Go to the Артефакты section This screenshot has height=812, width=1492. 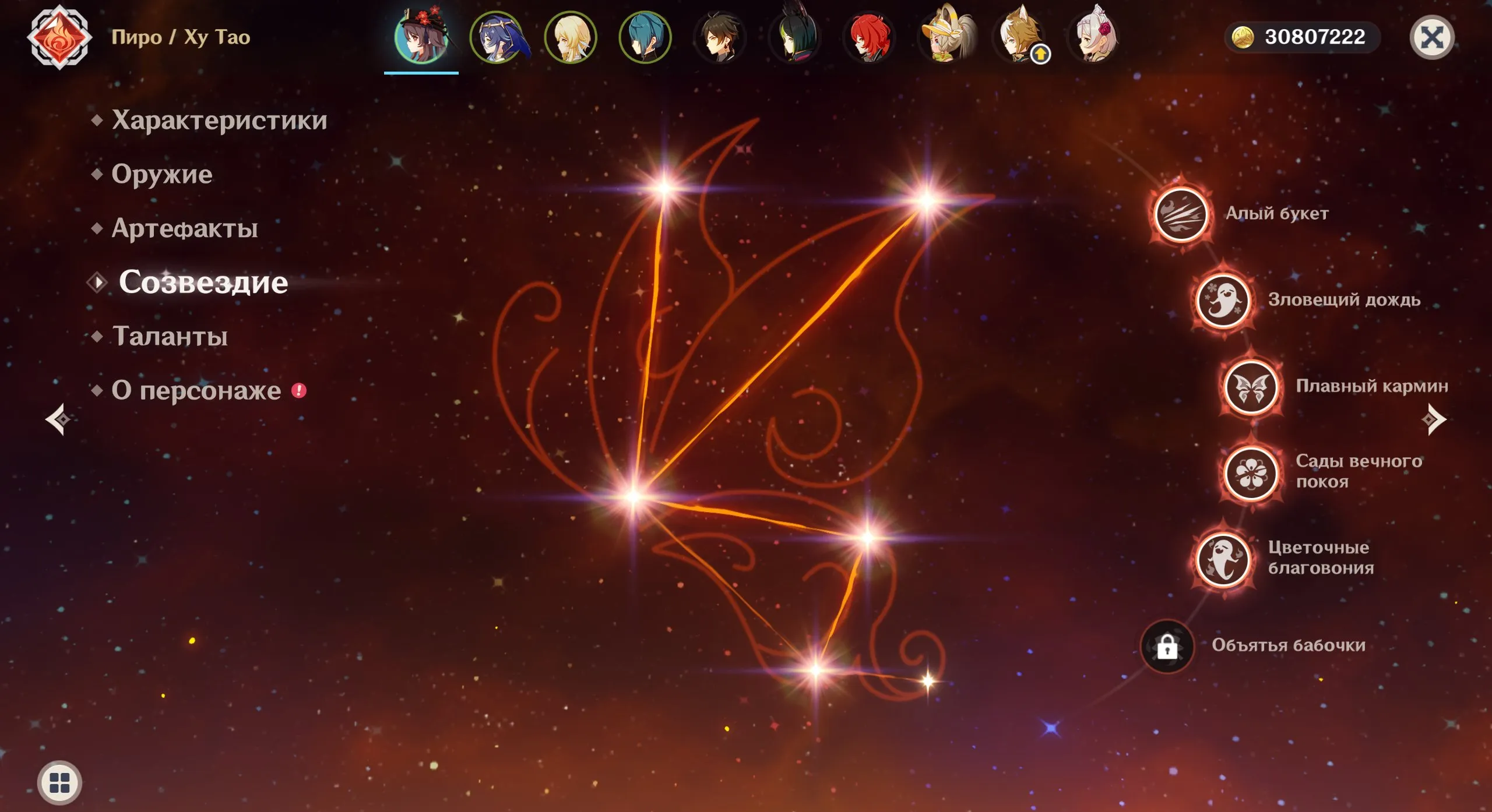click(x=185, y=228)
